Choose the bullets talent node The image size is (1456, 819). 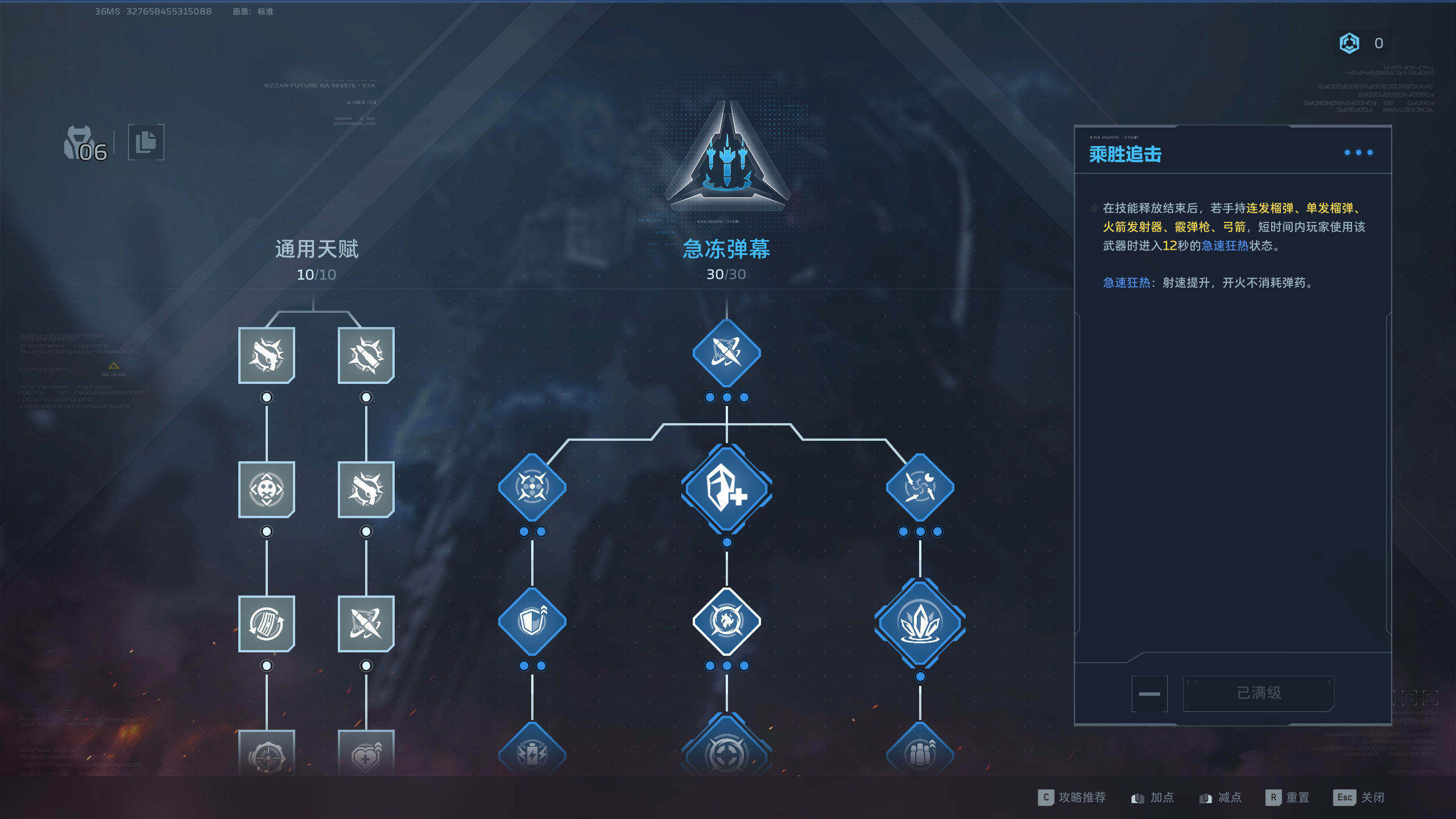click(920, 752)
